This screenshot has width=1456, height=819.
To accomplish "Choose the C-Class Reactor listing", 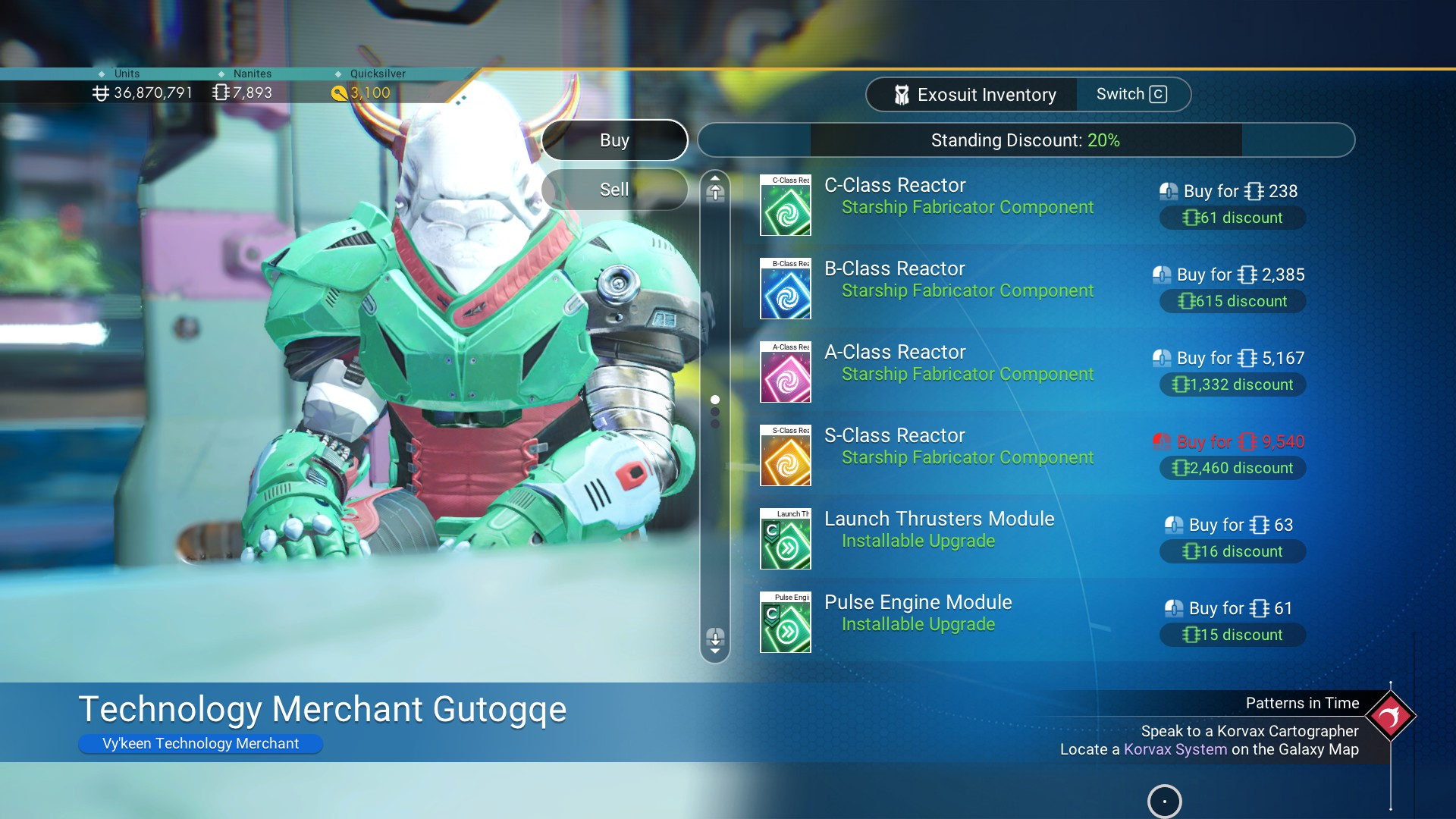I will [959, 196].
